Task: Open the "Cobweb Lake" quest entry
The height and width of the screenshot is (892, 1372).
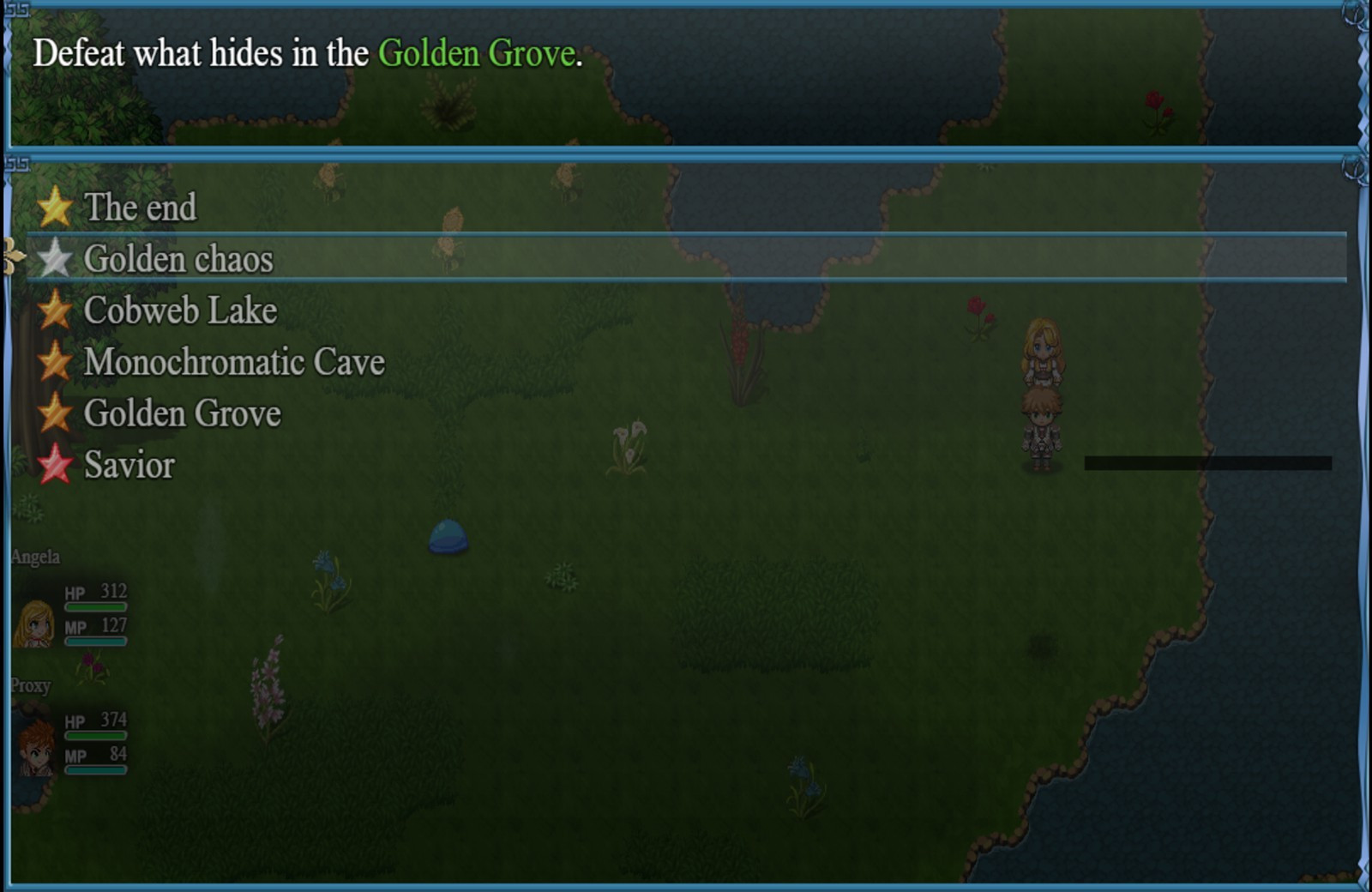Action: [x=180, y=310]
